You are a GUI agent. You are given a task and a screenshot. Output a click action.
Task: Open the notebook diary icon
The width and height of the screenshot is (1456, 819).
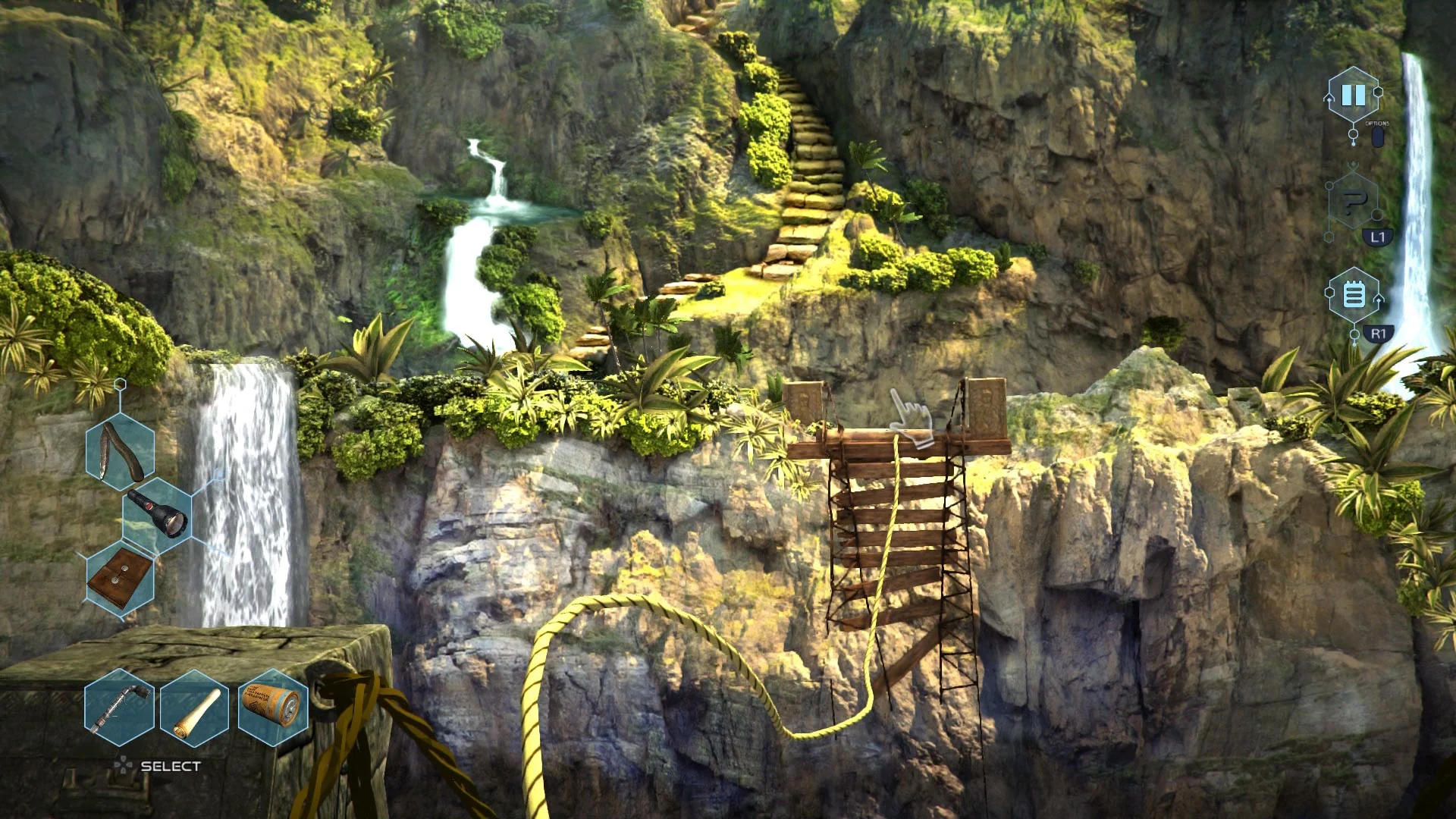pos(1354,294)
